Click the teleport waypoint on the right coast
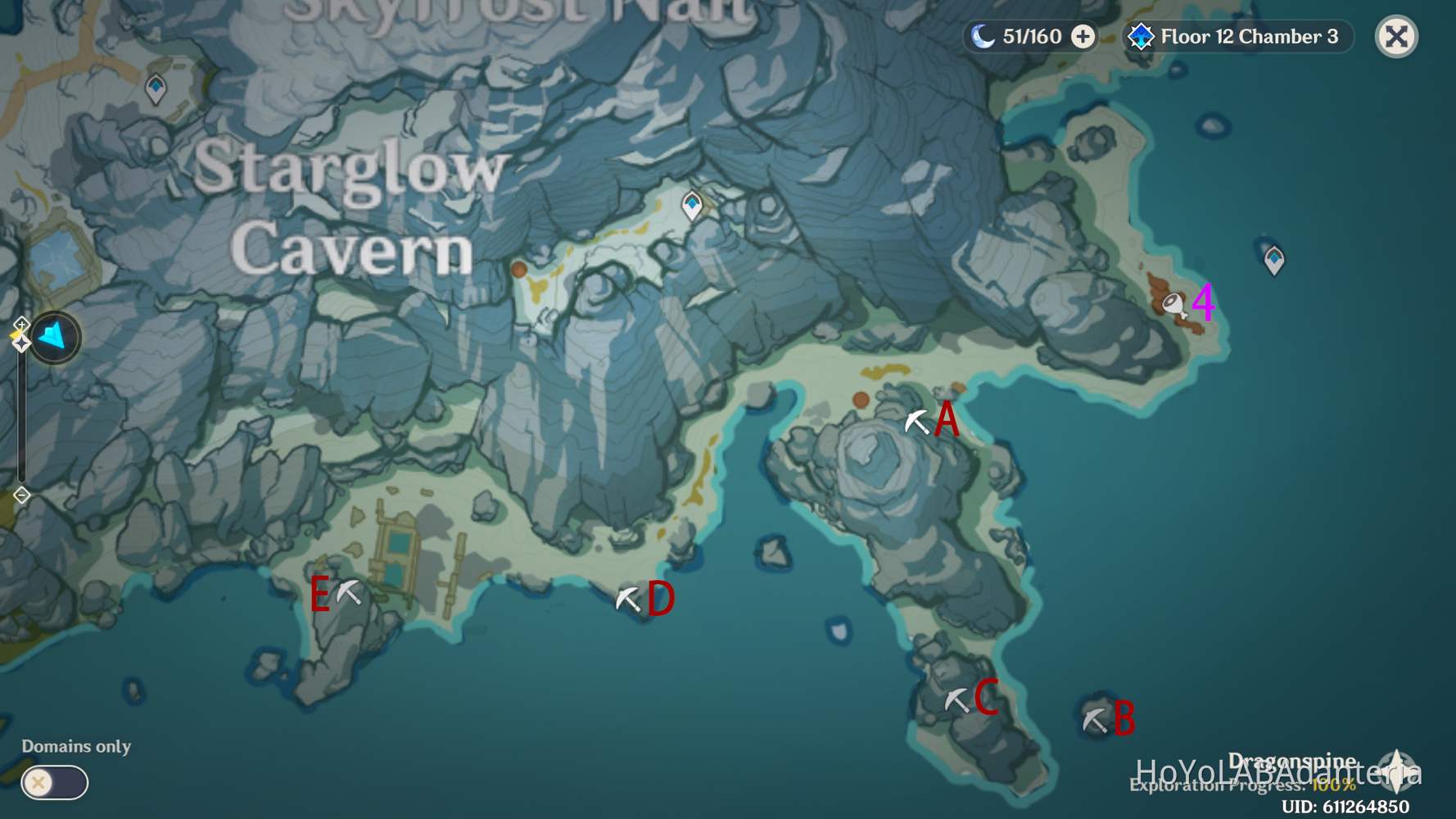Screen dimensions: 1456x819 (1274, 260)
